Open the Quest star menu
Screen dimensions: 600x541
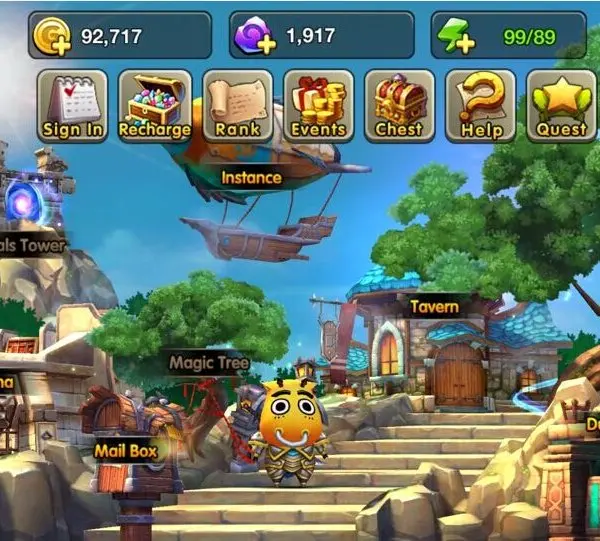[561, 106]
